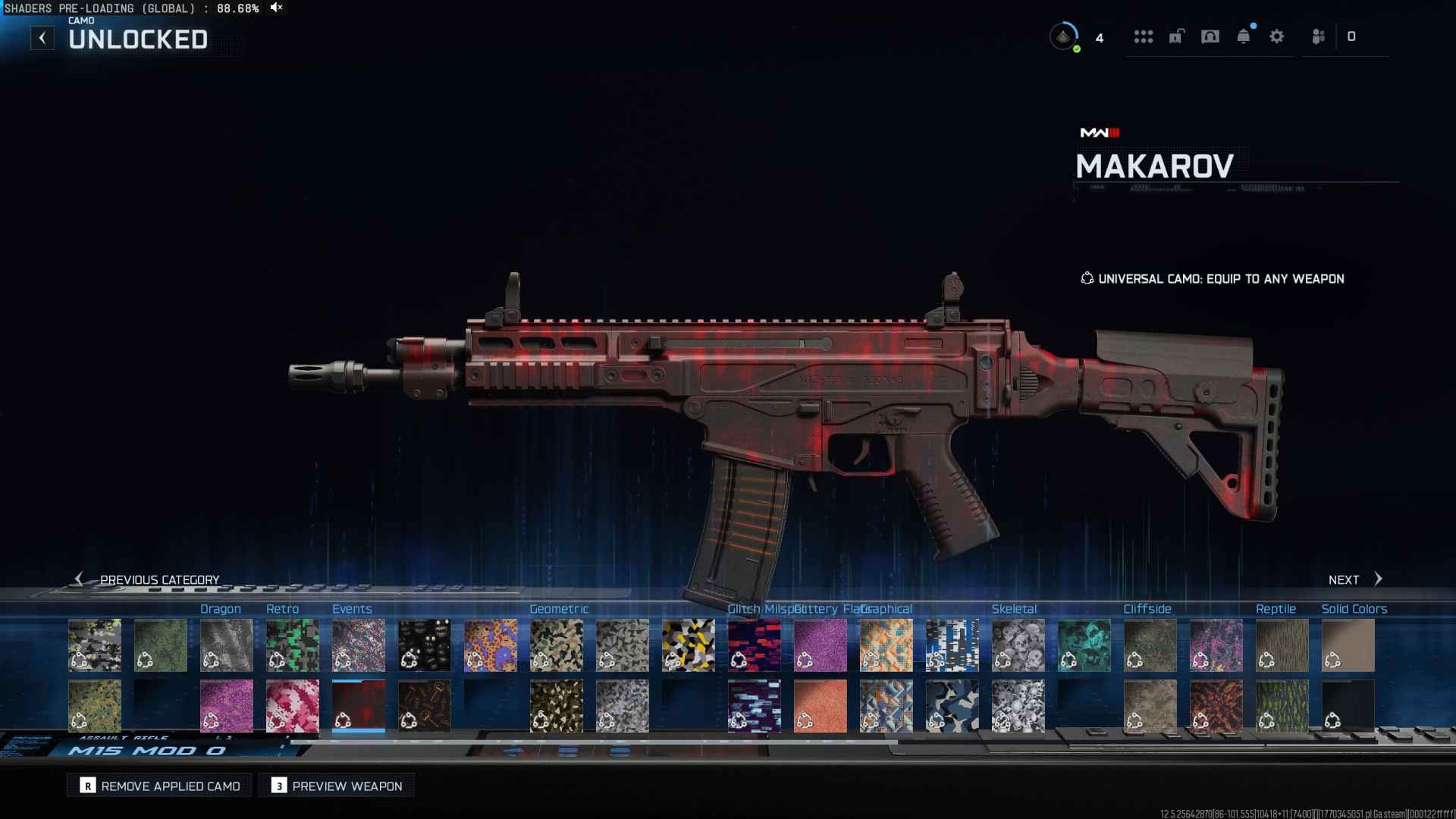Select the teal skull camo swatch

pos(1084,645)
